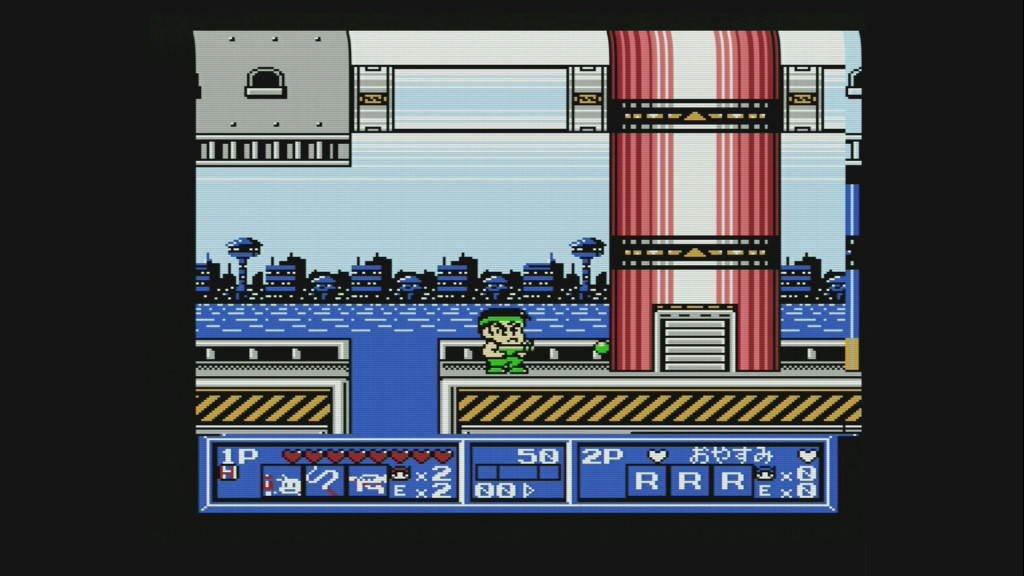Choose the curled whip weapon icon
Screen dimensions: 1024x576
324,483
